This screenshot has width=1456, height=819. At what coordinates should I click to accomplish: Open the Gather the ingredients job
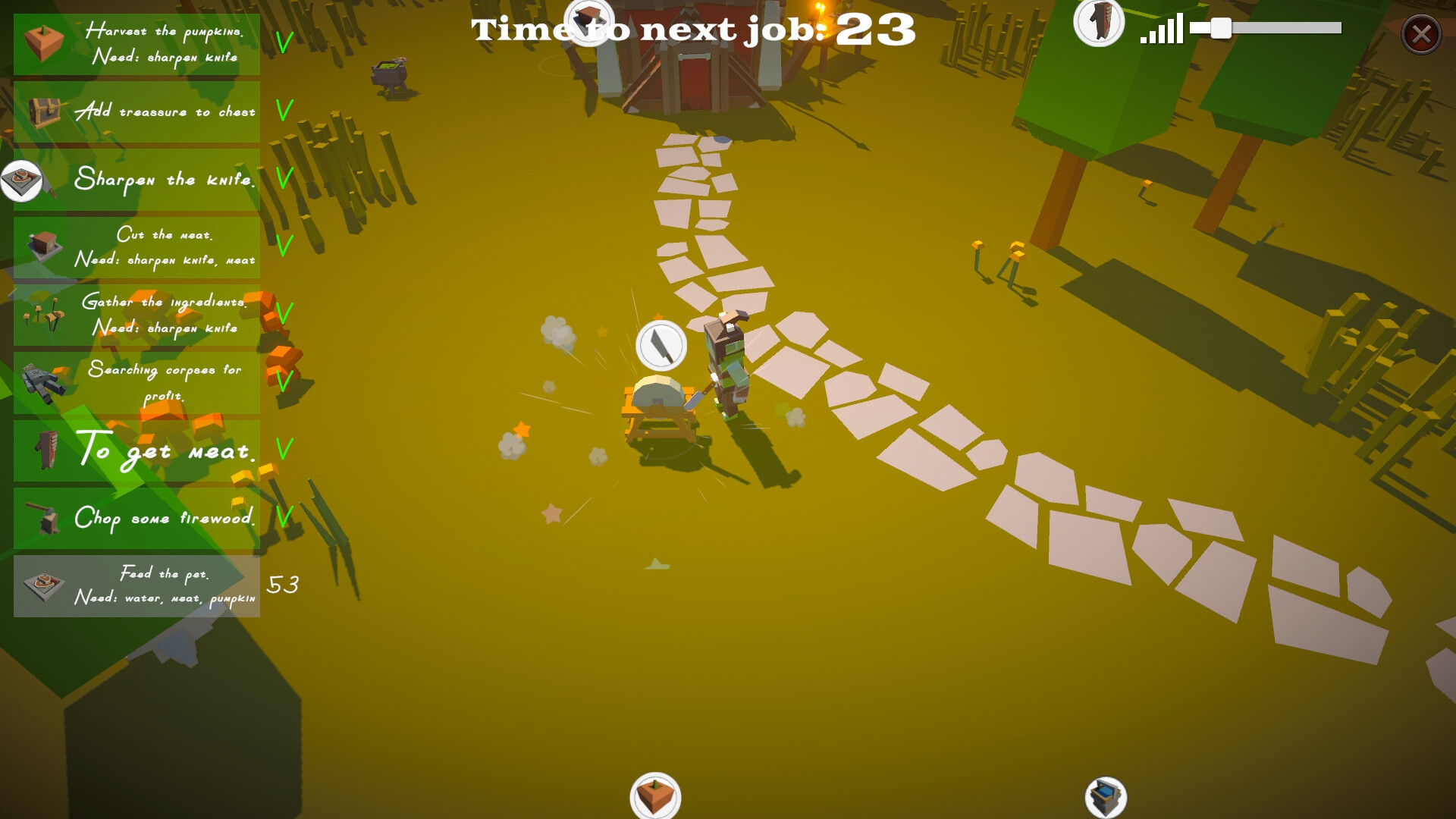pyautogui.click(x=136, y=315)
